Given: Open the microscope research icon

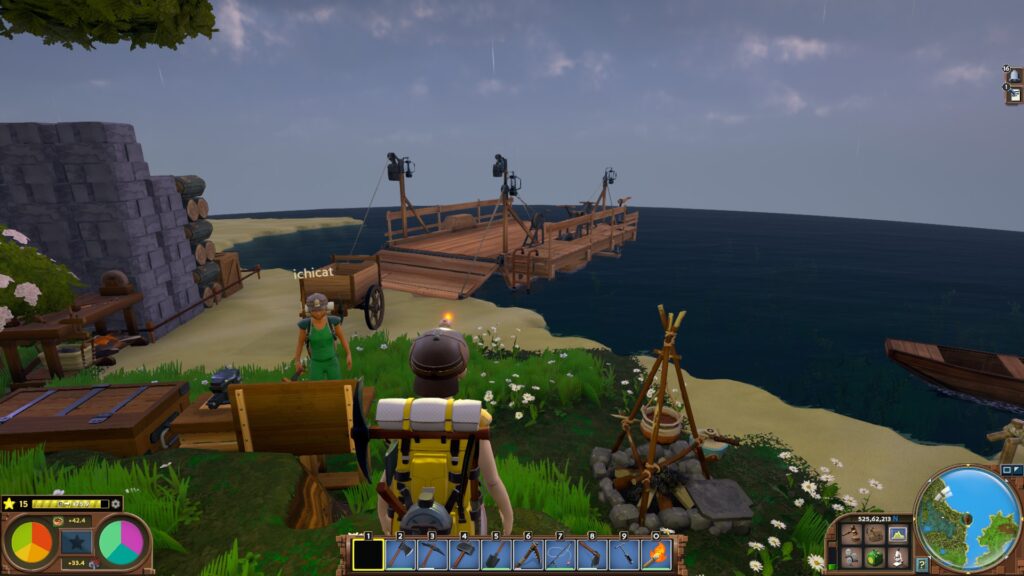Looking at the screenshot, I should (x=898, y=556).
